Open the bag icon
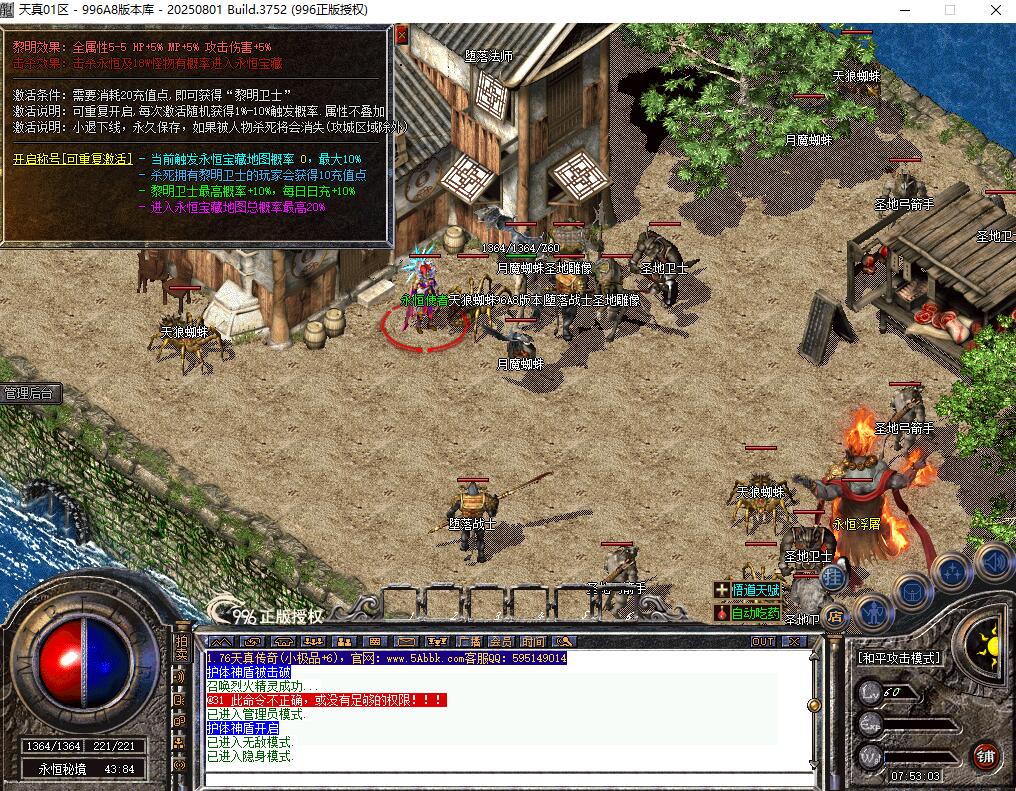Image resolution: width=1016 pixels, height=791 pixels. 912,590
